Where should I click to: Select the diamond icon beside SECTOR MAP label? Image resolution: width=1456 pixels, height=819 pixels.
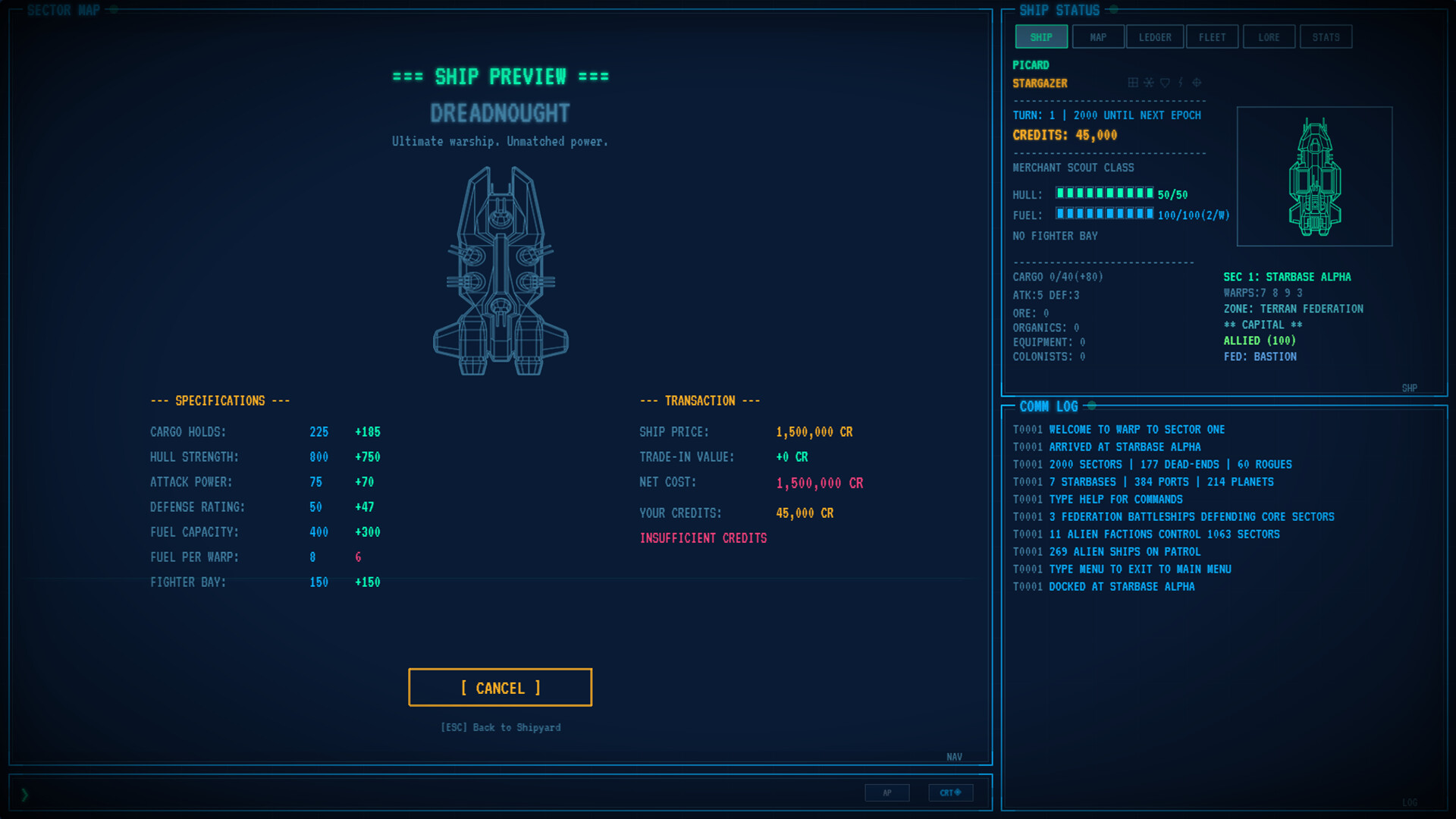(x=112, y=11)
